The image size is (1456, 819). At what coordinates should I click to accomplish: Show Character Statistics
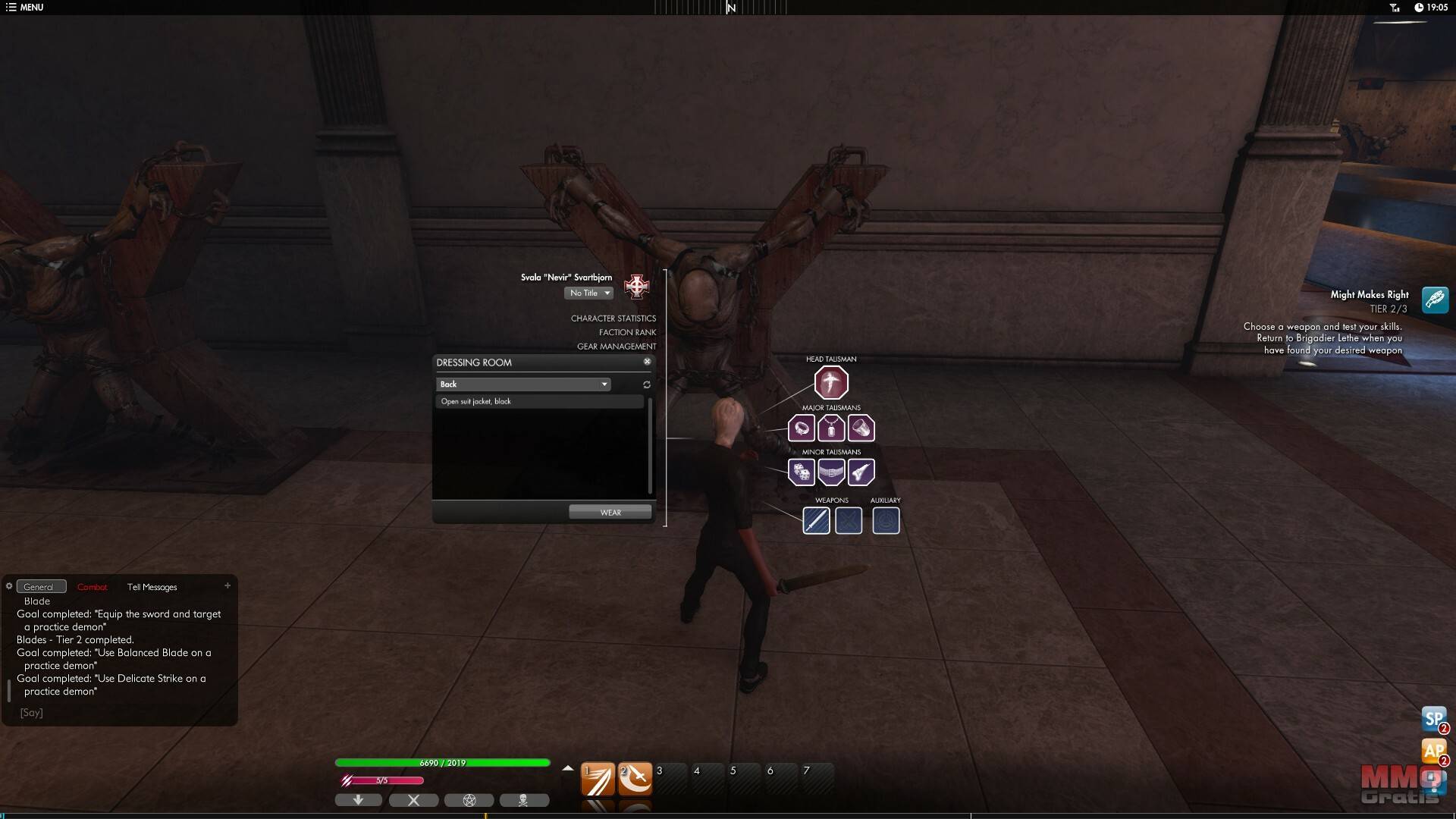click(x=613, y=318)
